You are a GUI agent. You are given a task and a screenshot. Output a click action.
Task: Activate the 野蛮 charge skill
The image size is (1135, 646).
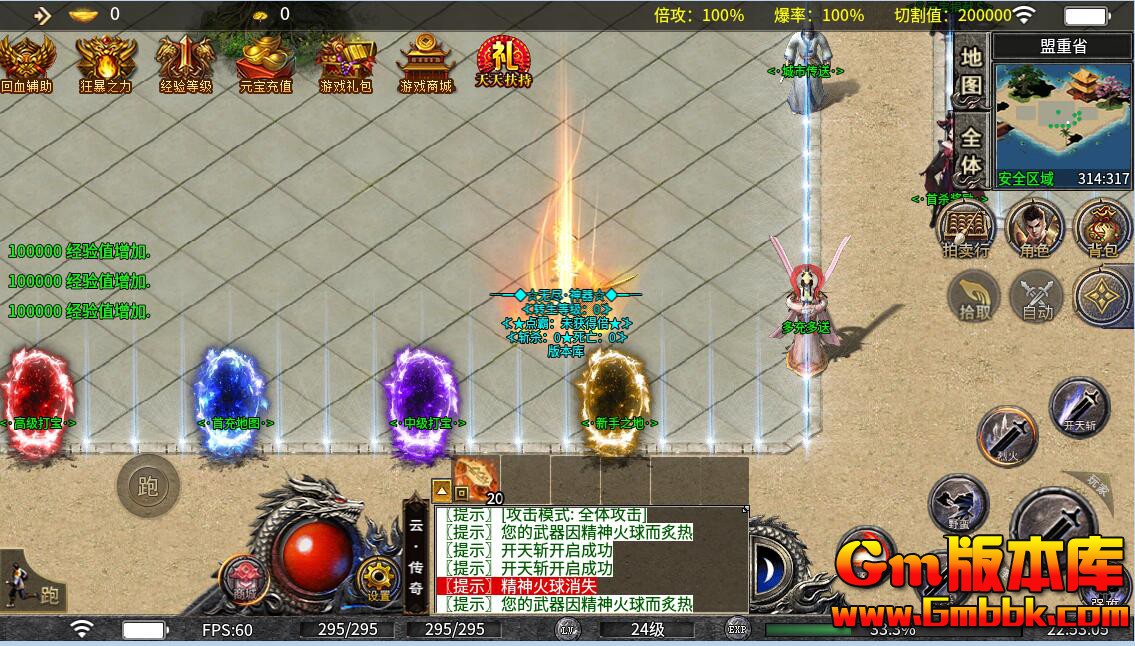point(958,503)
